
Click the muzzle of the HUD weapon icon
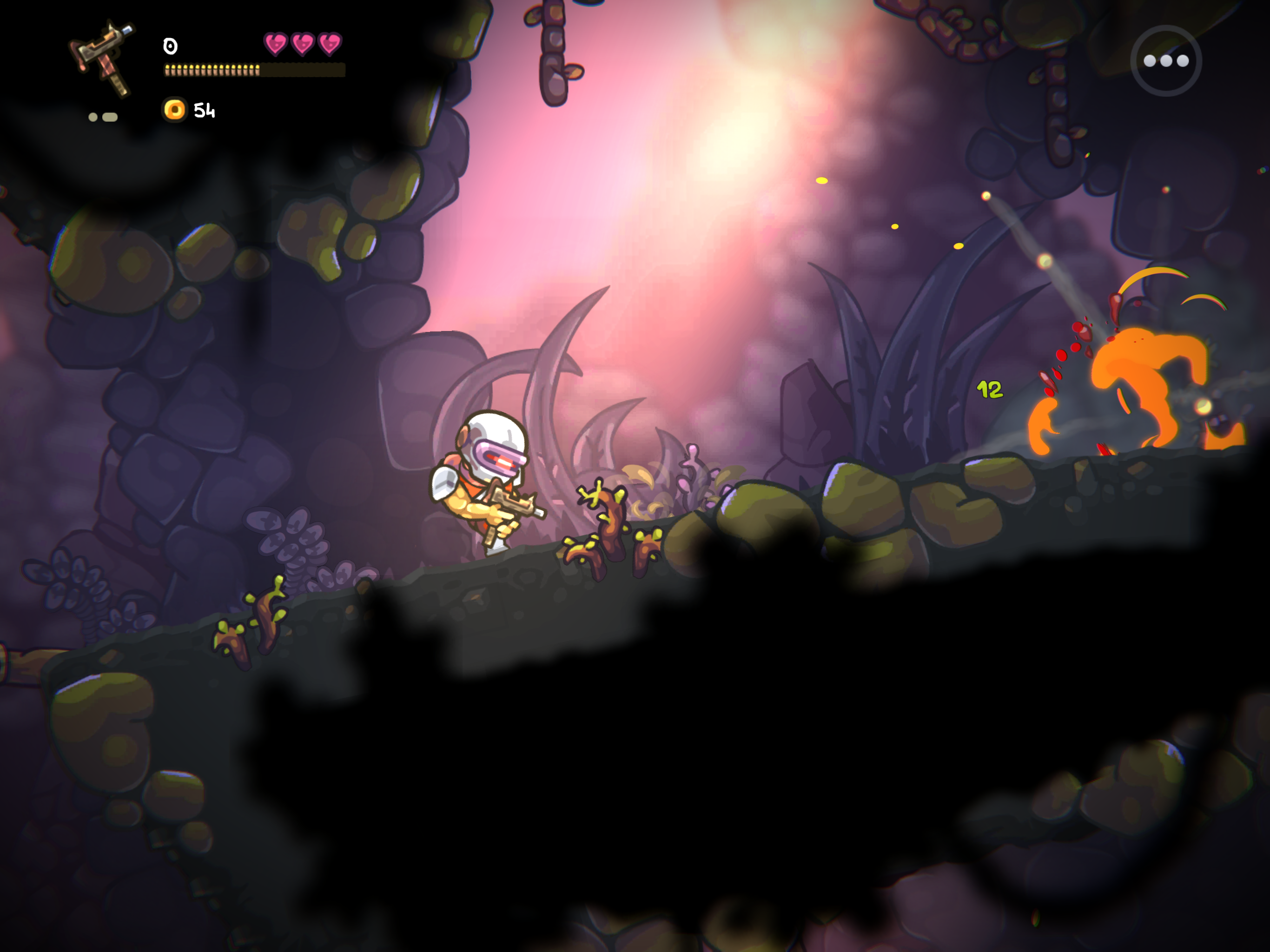click(x=127, y=29)
